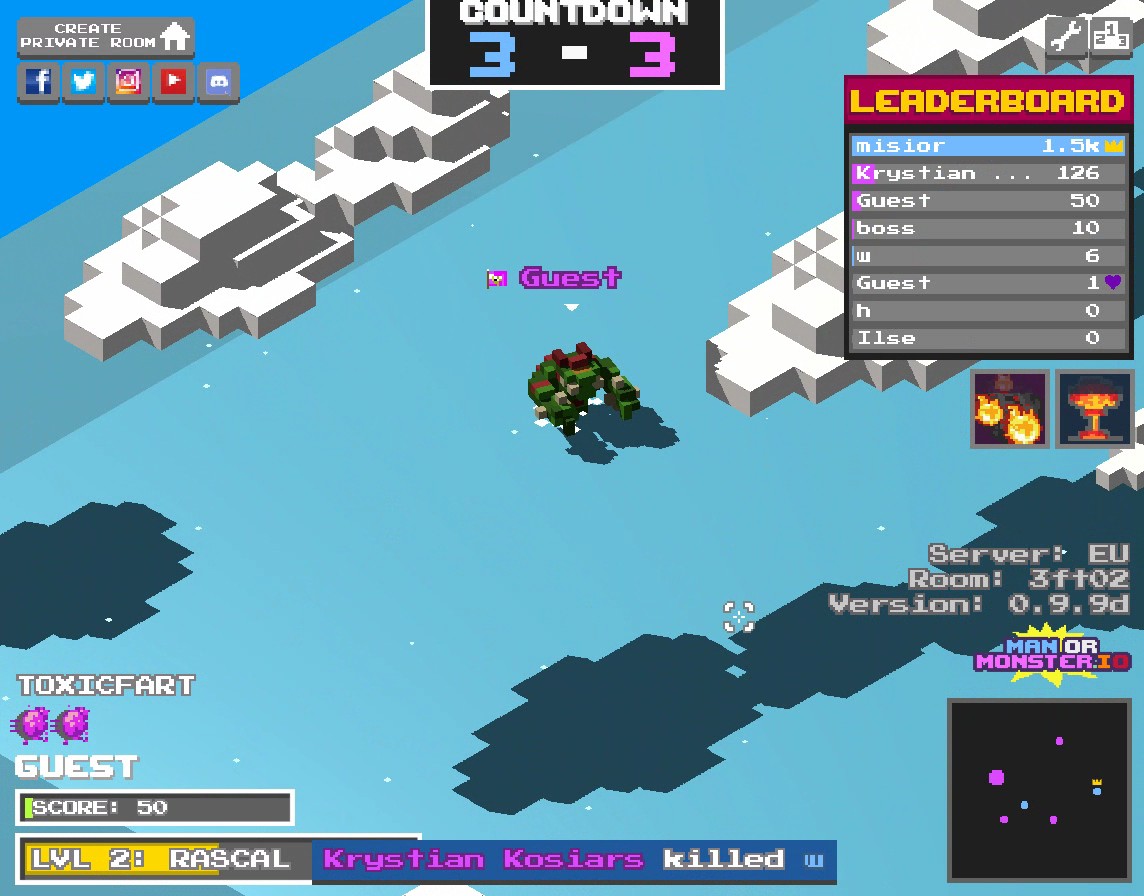Visit the Instagram page icon
This screenshot has height=896, width=1144.
point(129,82)
